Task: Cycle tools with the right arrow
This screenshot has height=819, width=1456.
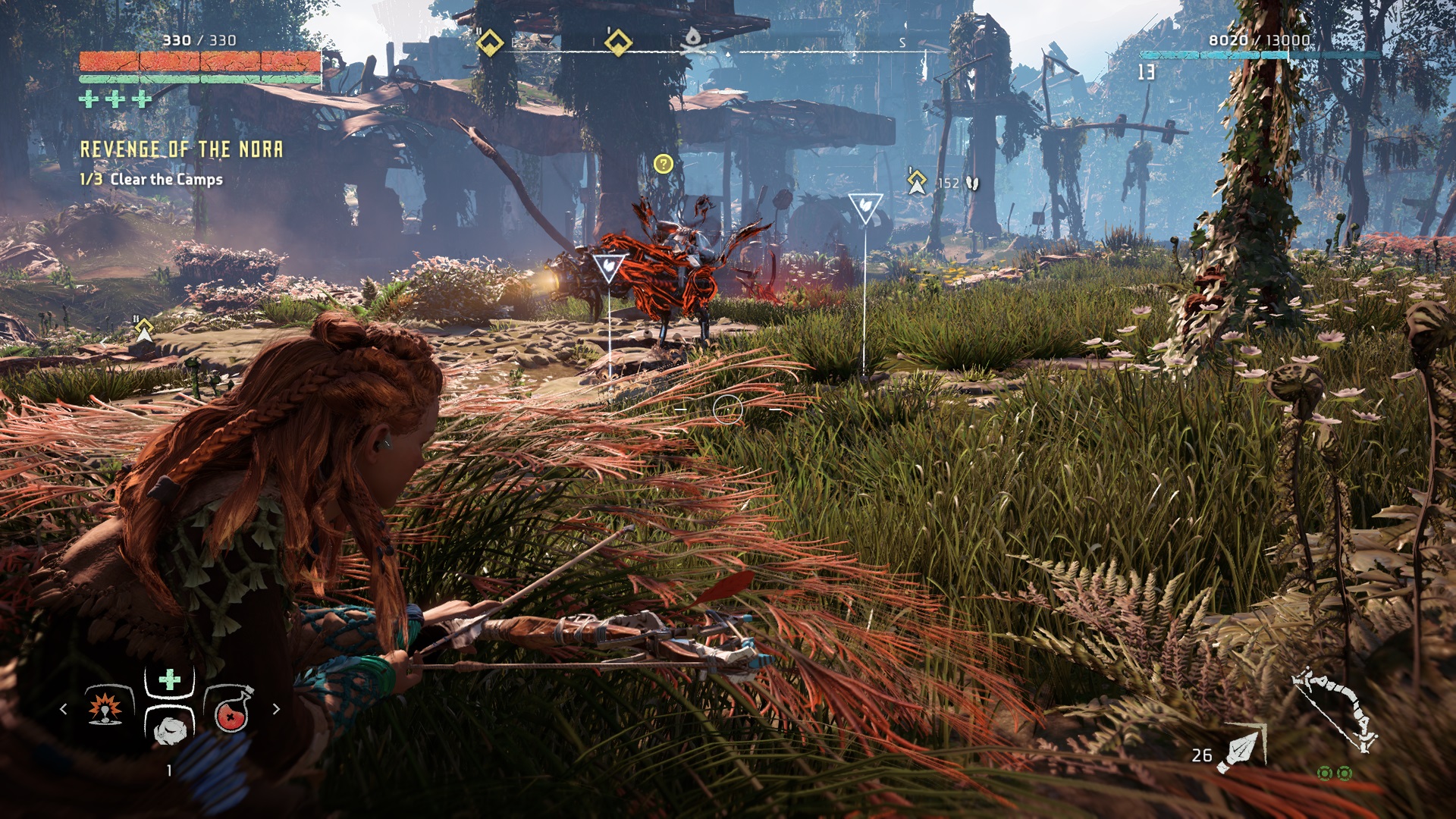Action: [x=276, y=709]
